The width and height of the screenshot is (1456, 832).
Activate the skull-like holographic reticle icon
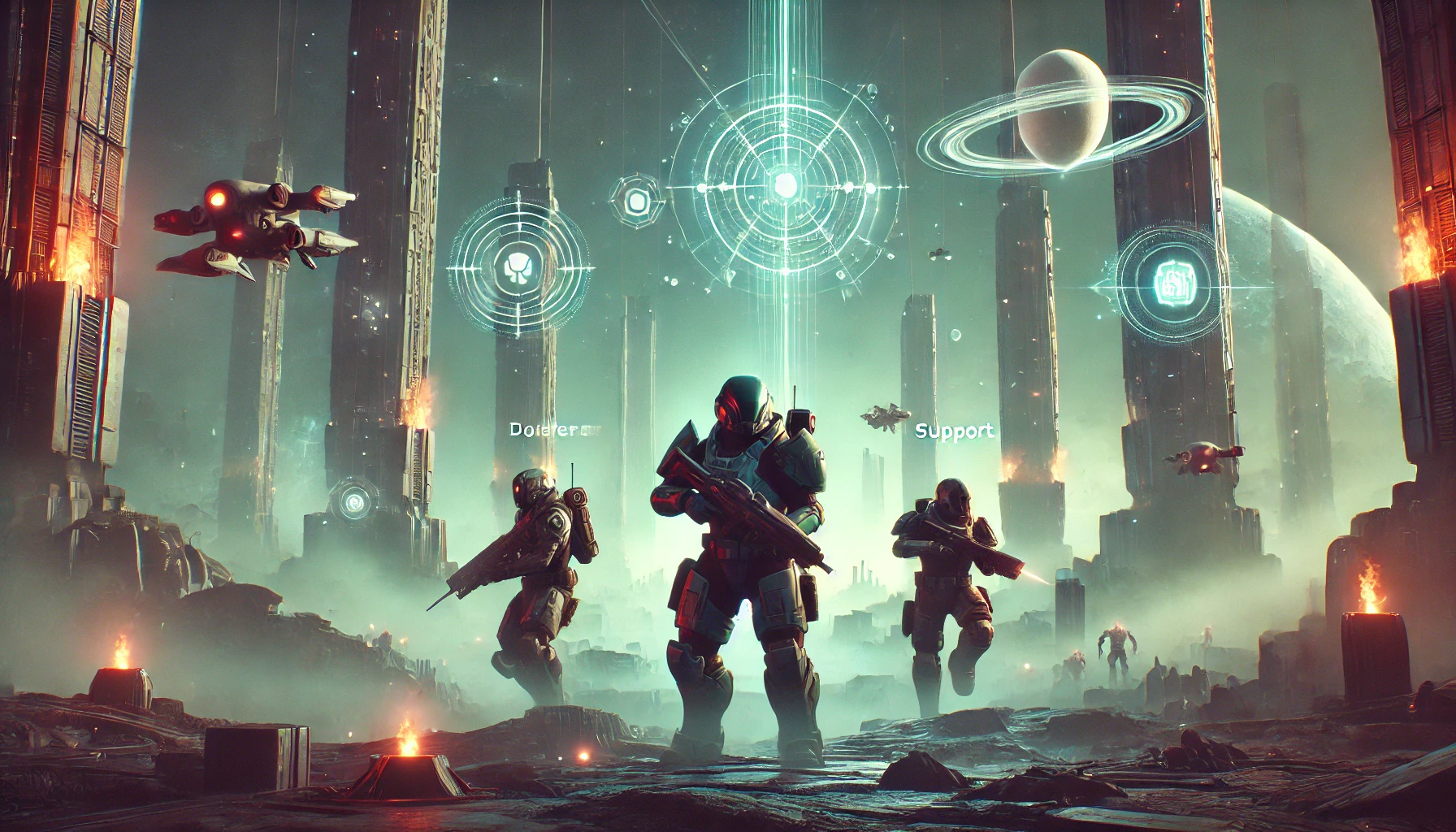518,266
